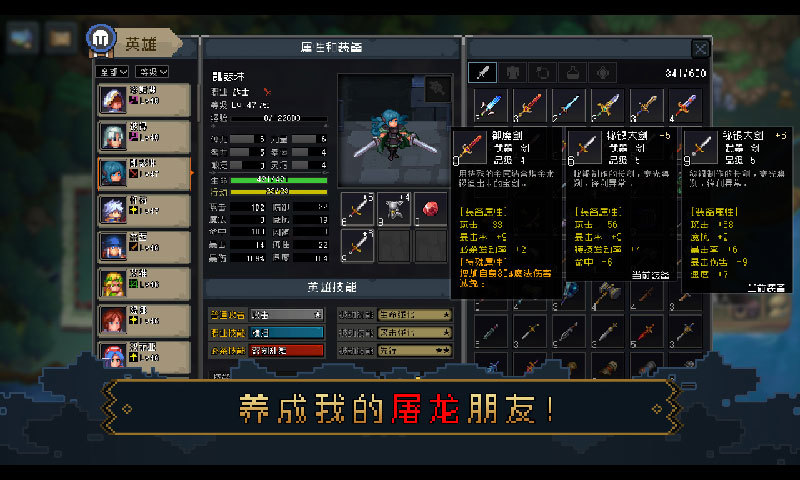The image size is (800, 480).
Task: Open the envelope mail icon
Action: (x=60, y=39)
